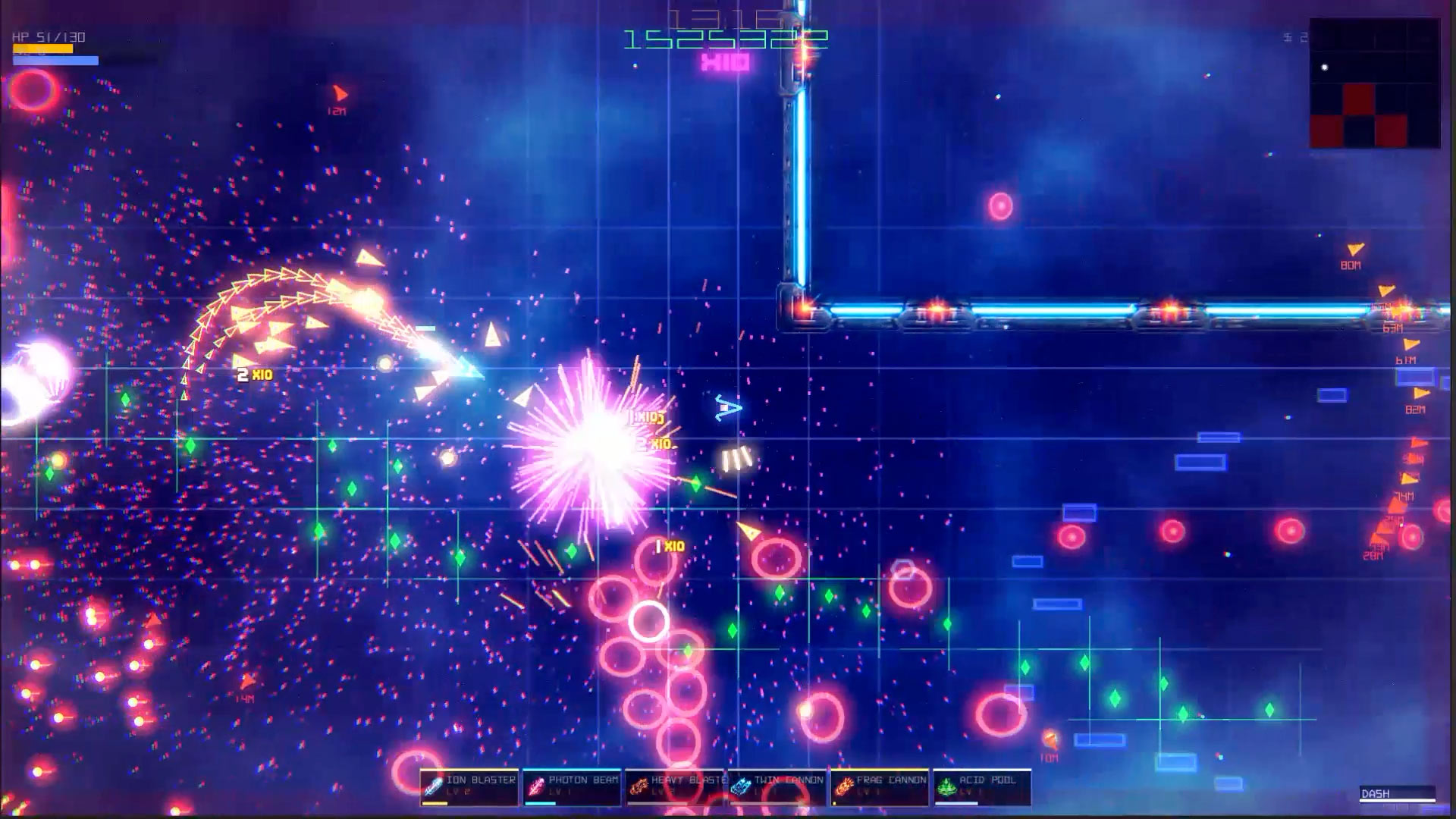Activate the Frag Cannon weapon slot
This screenshot has width=1456, height=819.
(880, 787)
